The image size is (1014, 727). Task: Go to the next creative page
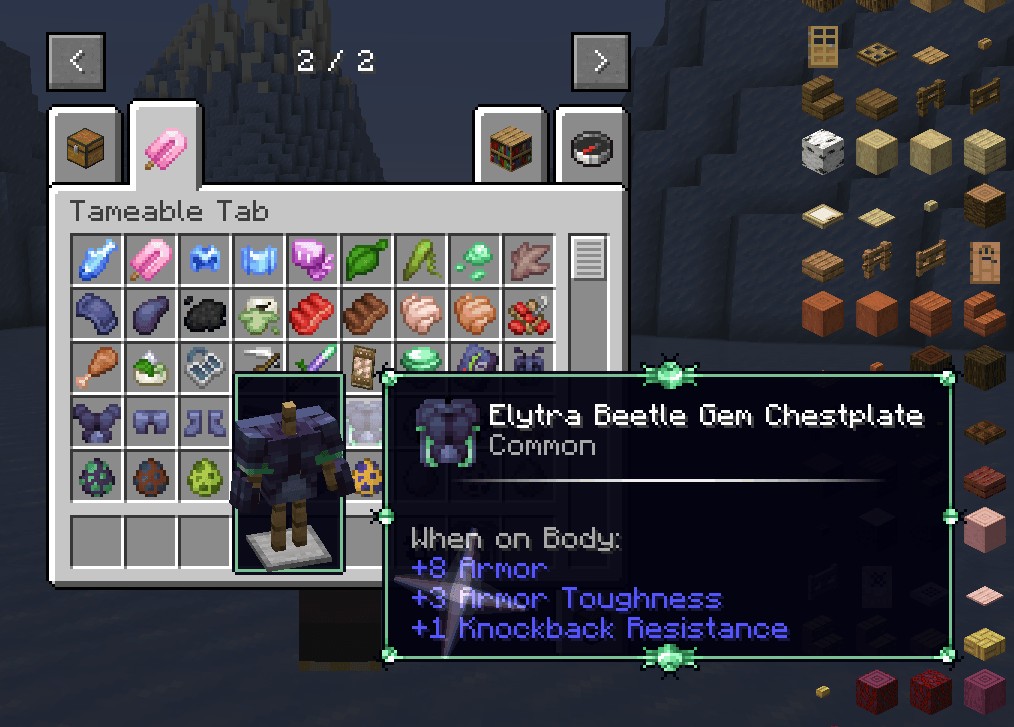[x=600, y=62]
